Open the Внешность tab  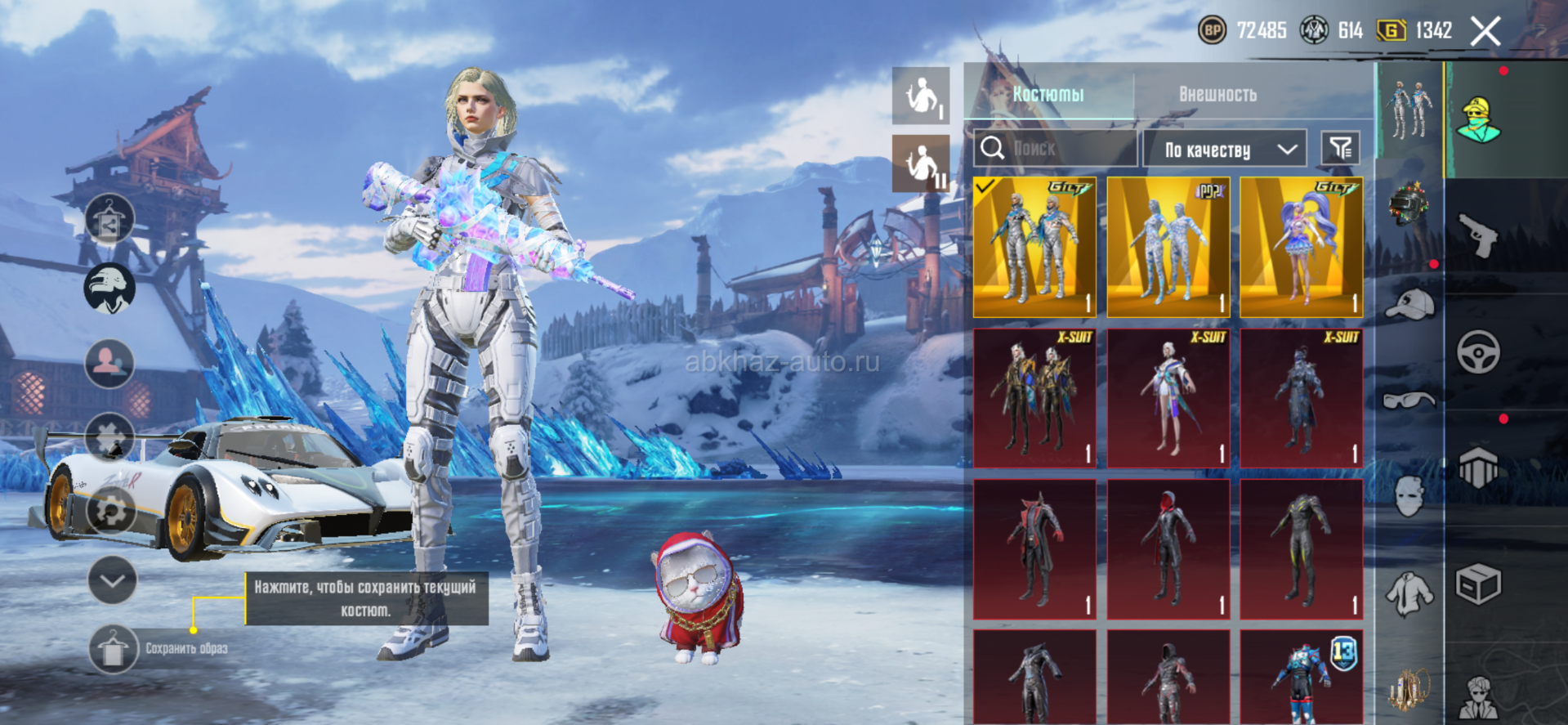coord(1217,94)
